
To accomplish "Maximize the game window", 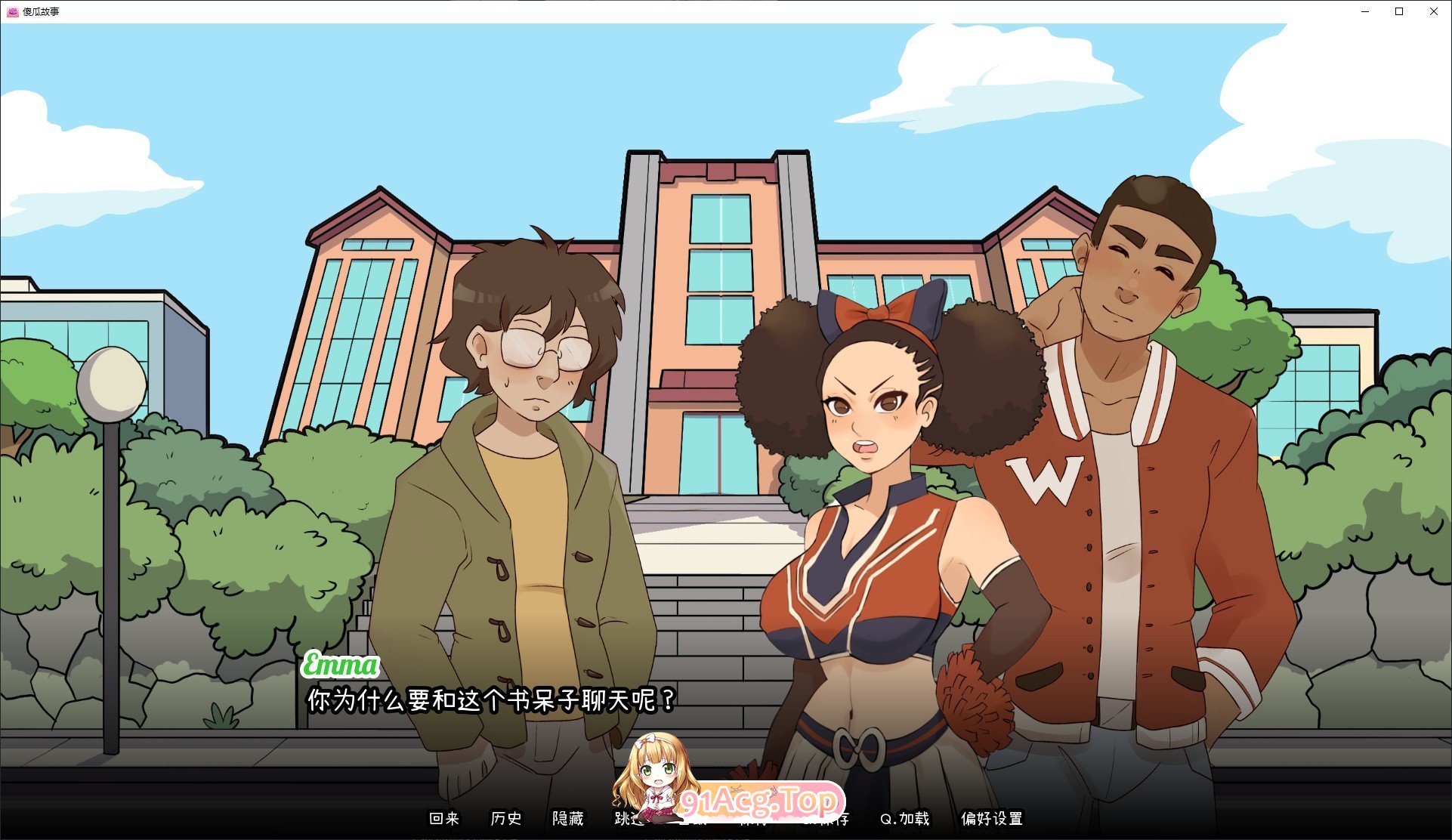I will [1398, 11].
